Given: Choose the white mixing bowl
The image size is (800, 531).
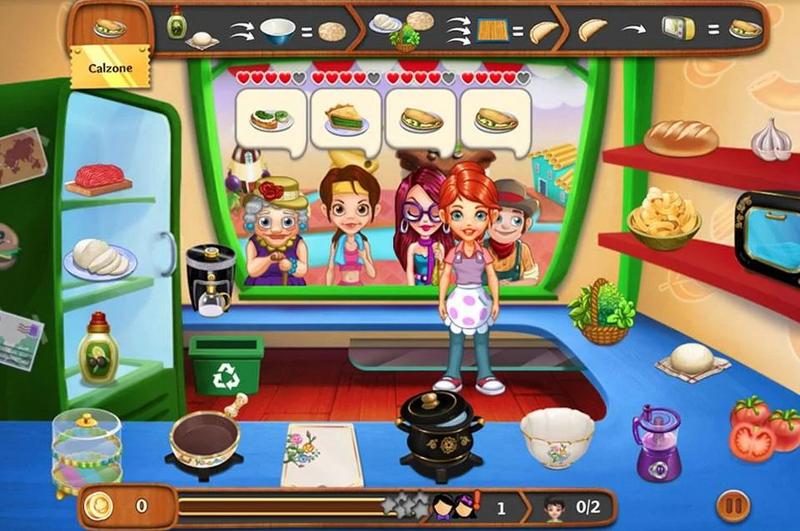Looking at the screenshot, I should (557, 434).
